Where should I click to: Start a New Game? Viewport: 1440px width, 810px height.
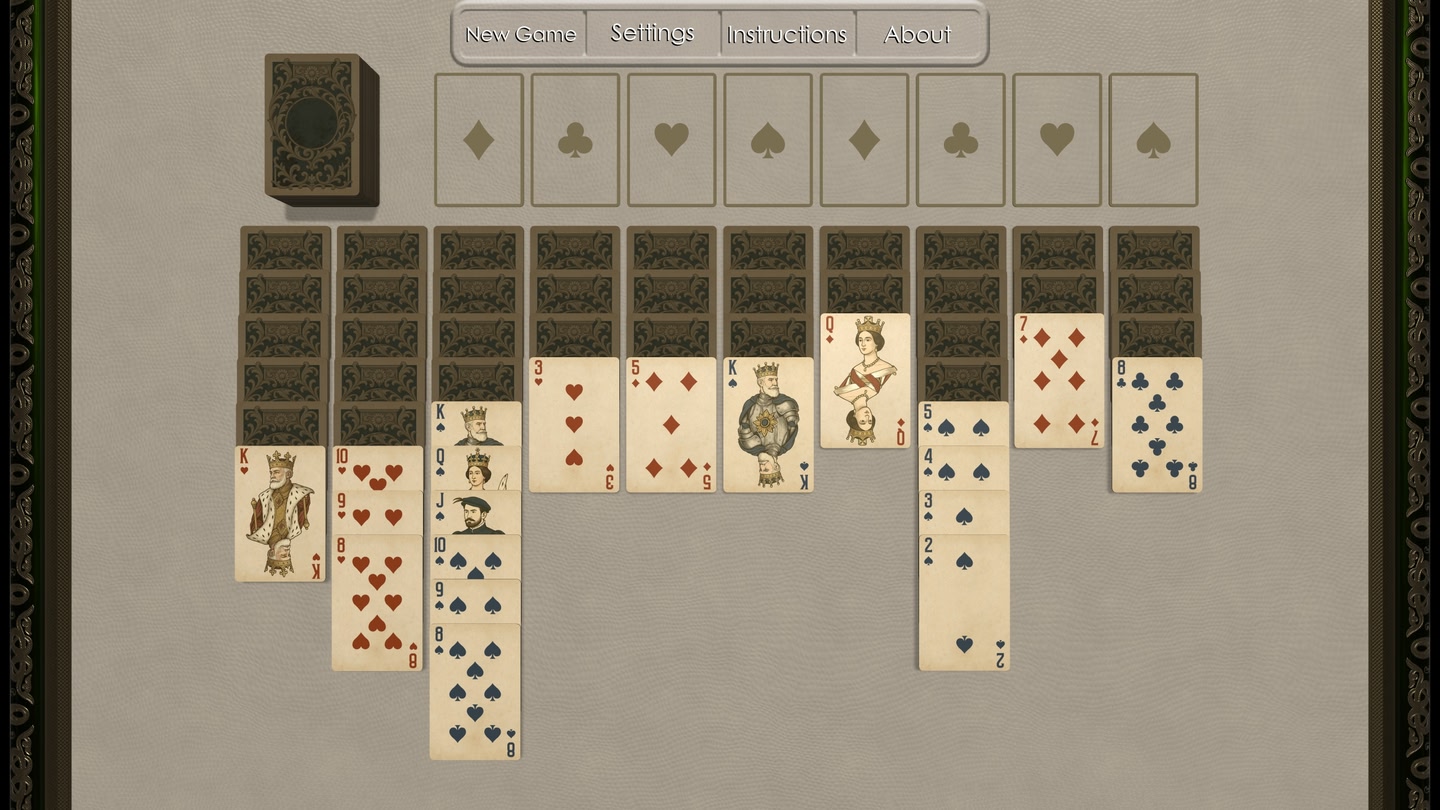pos(520,33)
